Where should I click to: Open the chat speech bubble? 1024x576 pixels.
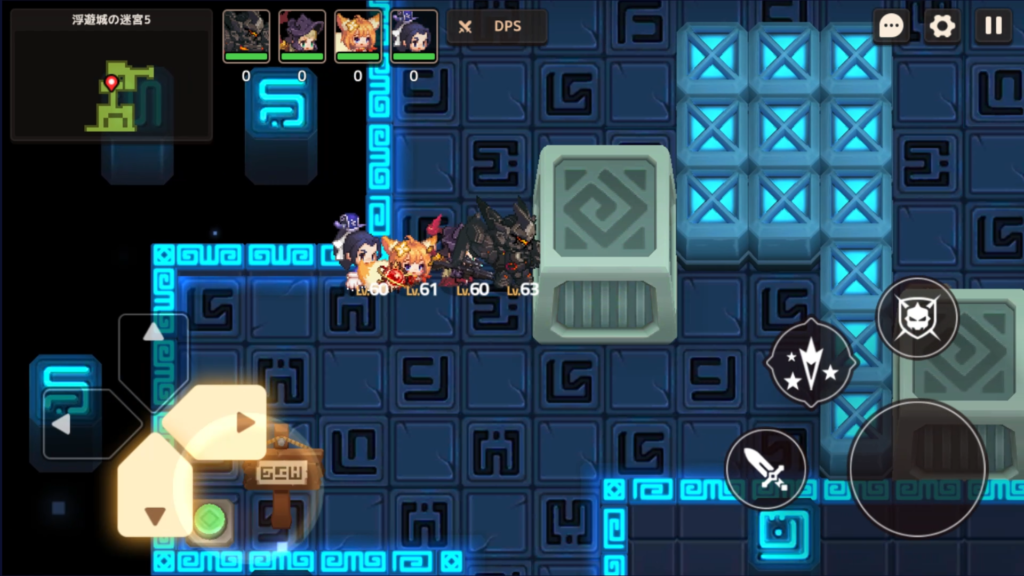pyautogui.click(x=890, y=26)
